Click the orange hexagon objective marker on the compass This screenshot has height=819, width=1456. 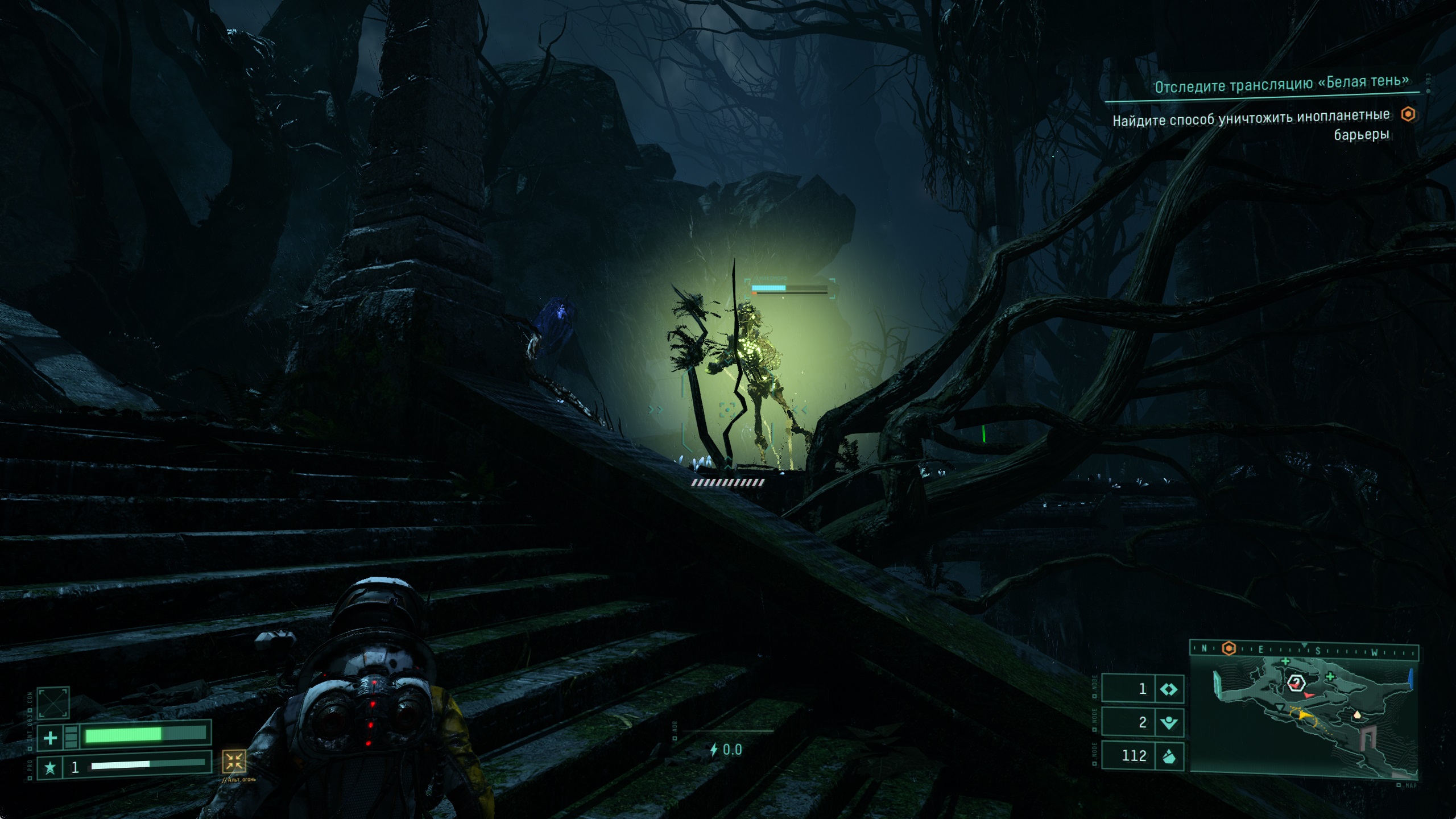(1229, 649)
